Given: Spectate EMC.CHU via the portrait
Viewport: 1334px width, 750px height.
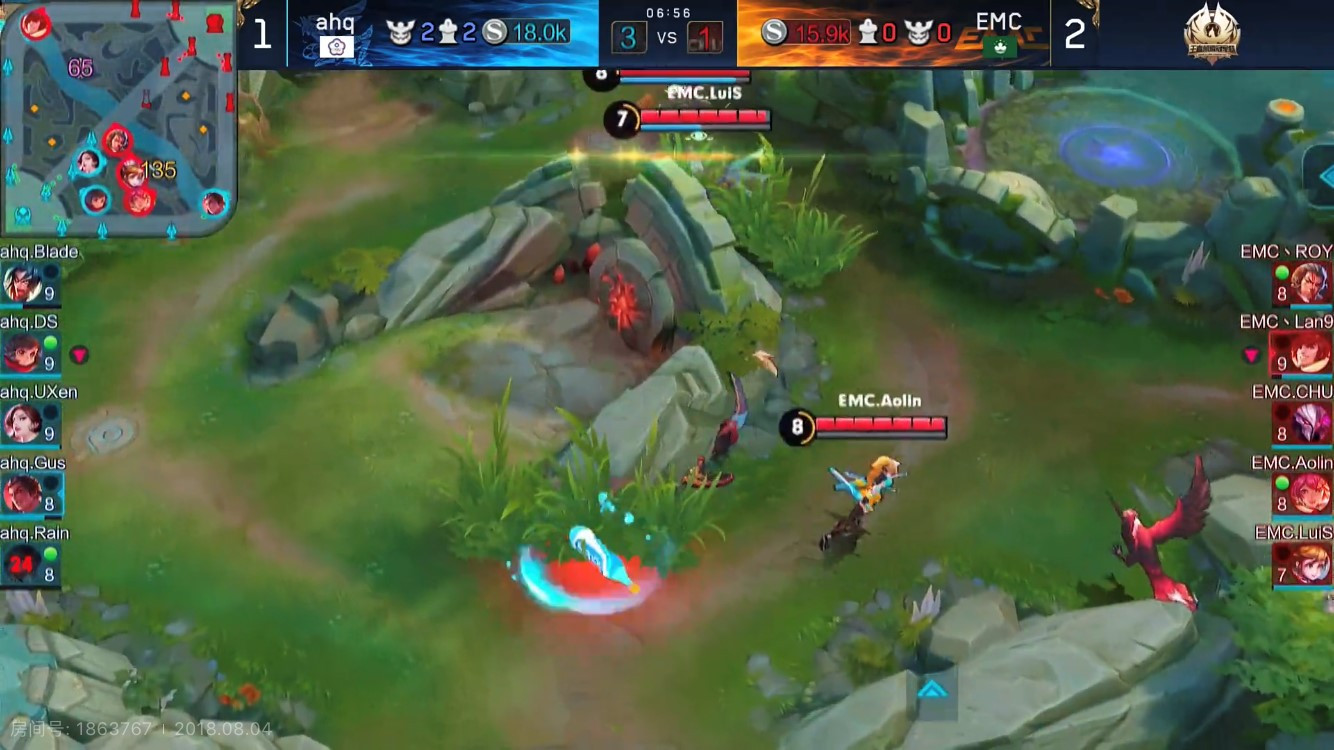Looking at the screenshot, I should point(1310,423).
